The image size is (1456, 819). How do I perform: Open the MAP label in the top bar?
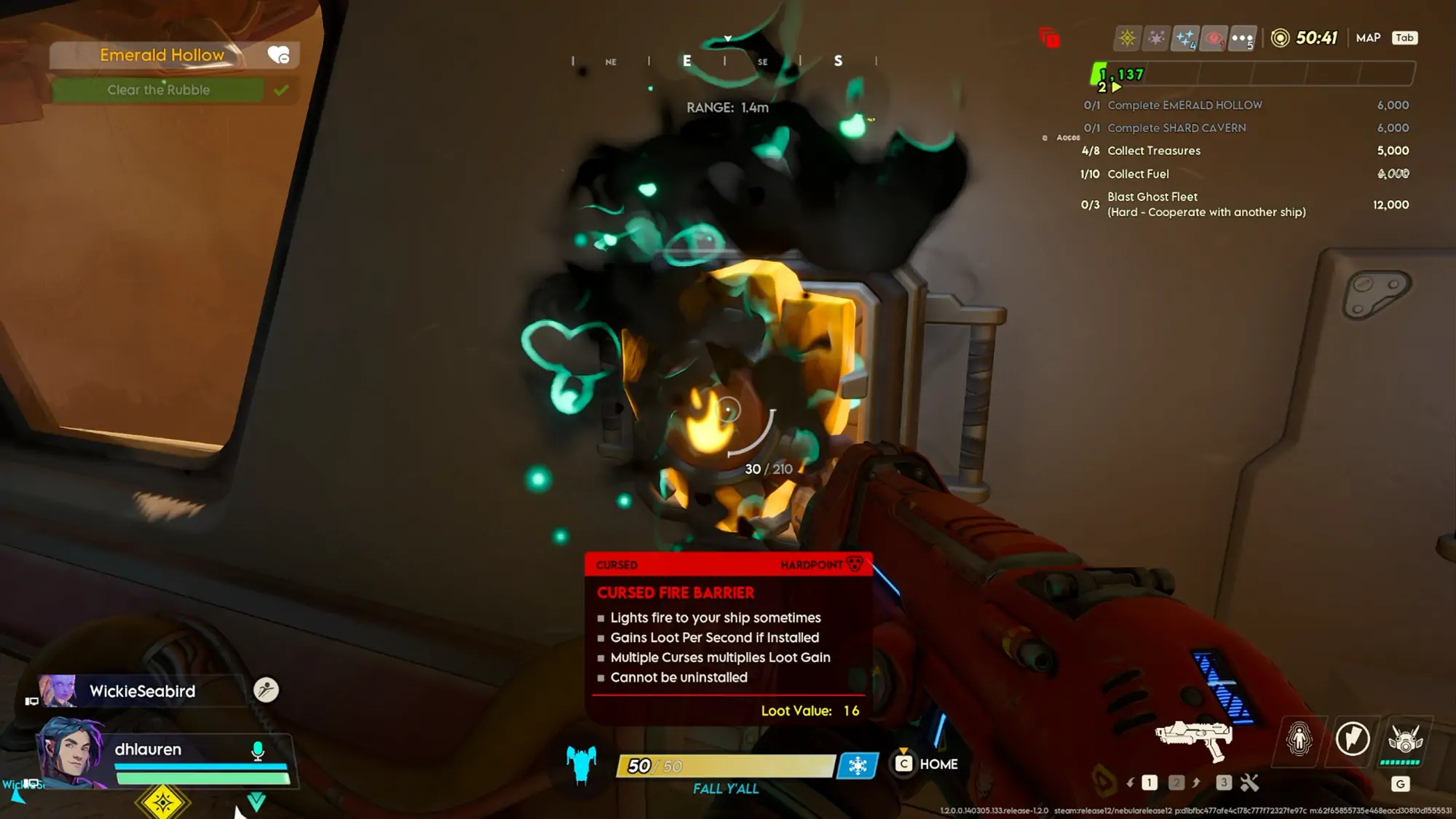[x=1368, y=38]
